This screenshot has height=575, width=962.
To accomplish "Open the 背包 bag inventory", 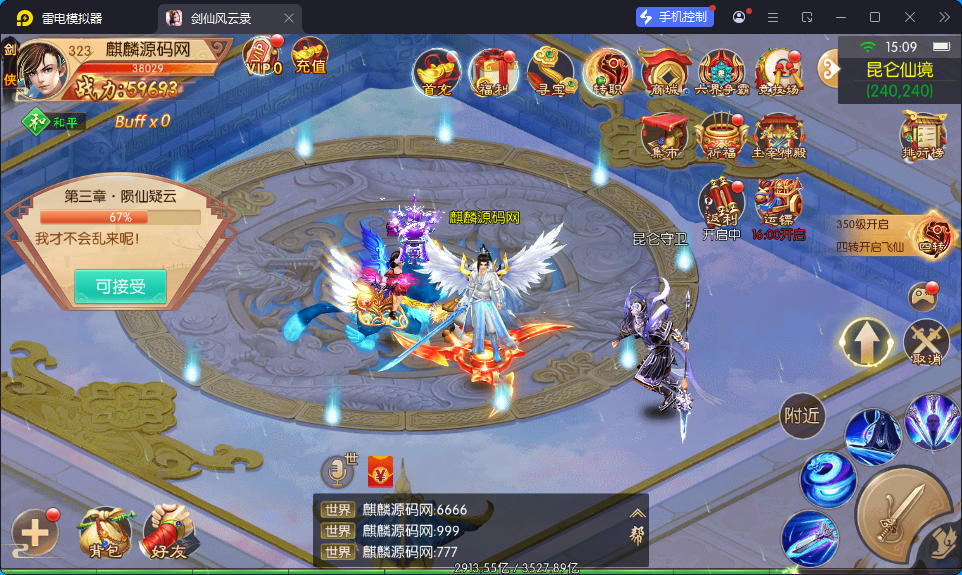I will [105, 532].
